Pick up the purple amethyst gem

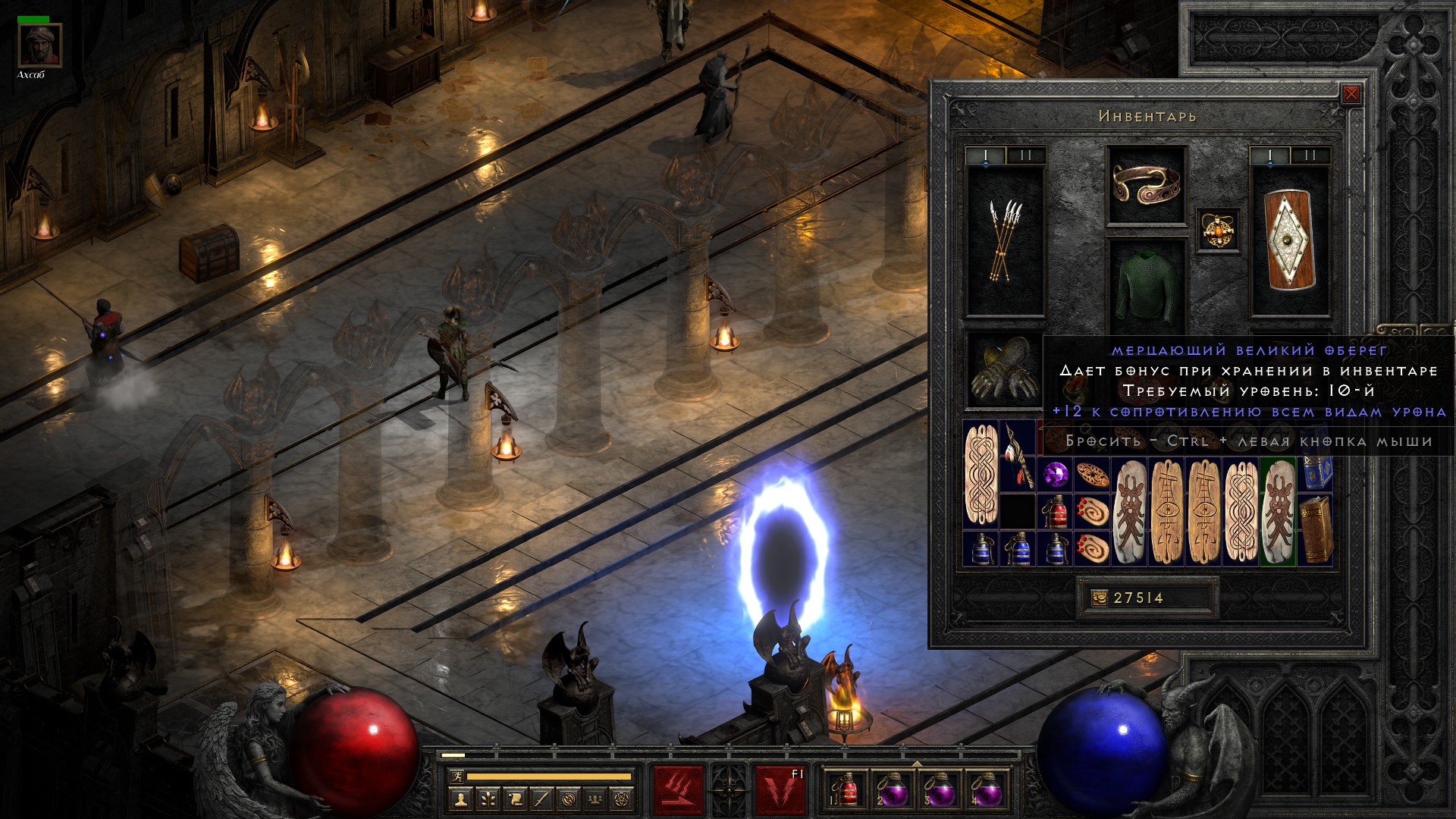[1054, 475]
